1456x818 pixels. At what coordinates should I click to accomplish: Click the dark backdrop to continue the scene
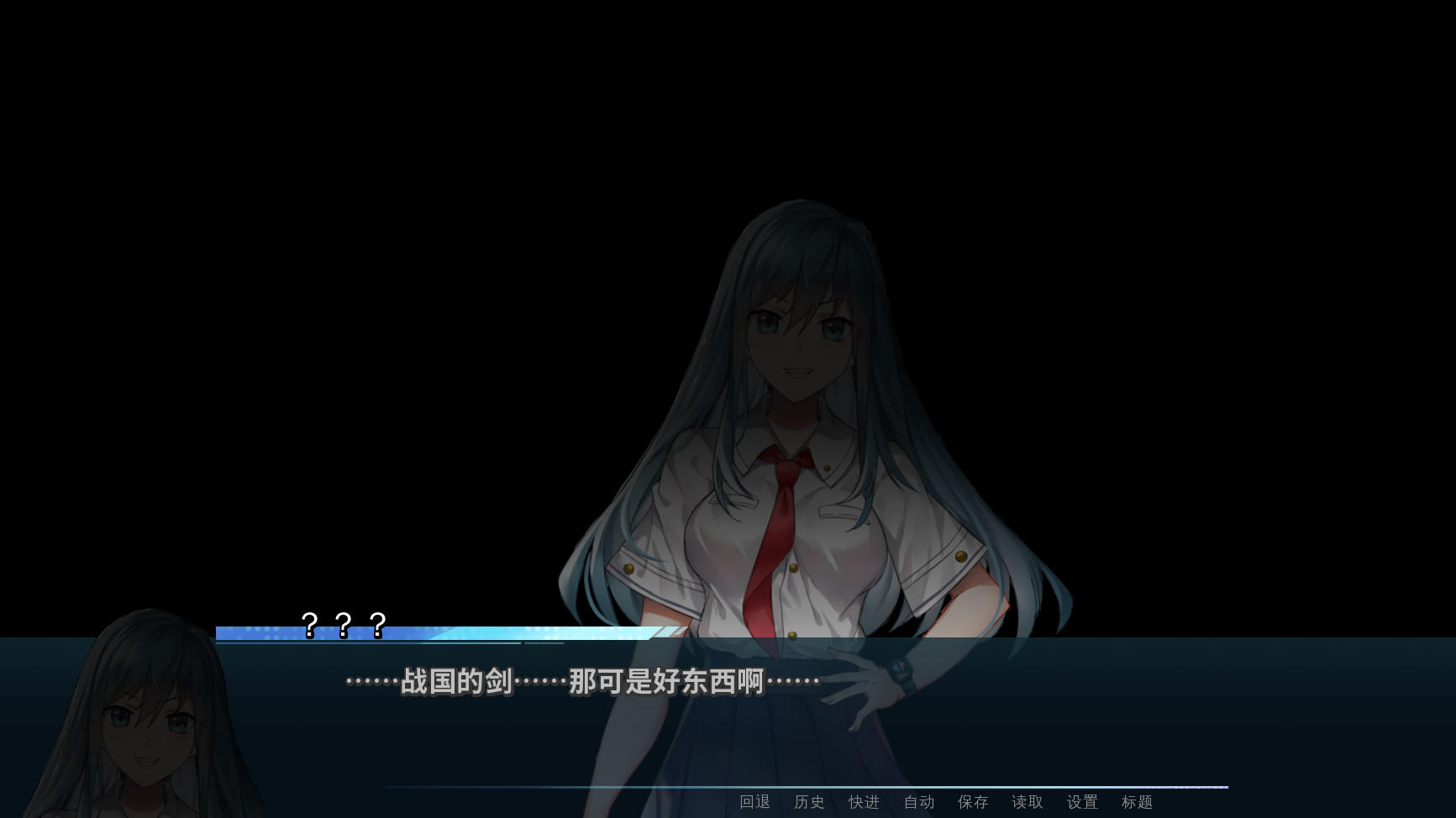pyautogui.click(x=336, y=252)
